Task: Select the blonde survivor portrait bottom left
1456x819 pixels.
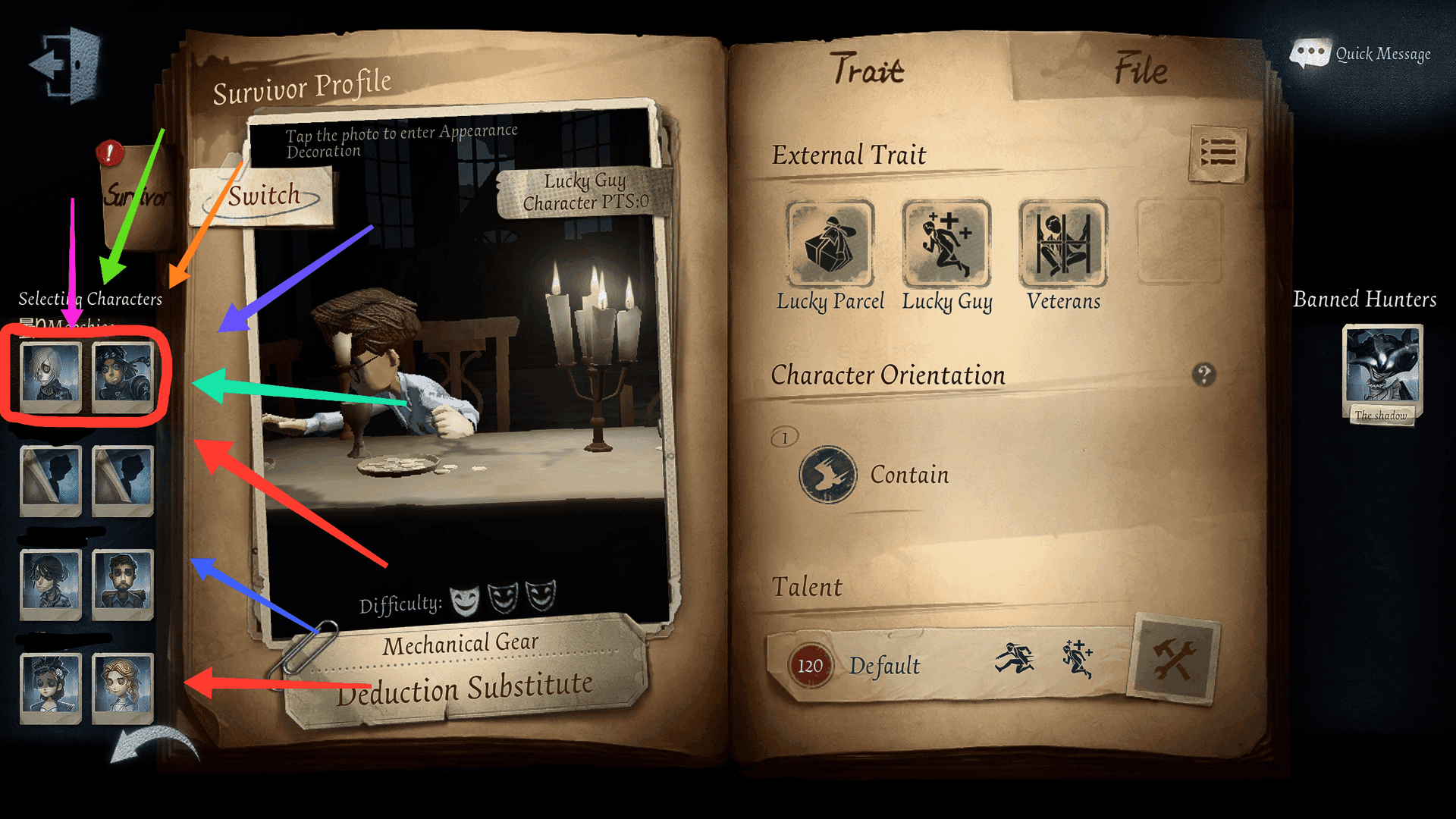Action: [124, 686]
